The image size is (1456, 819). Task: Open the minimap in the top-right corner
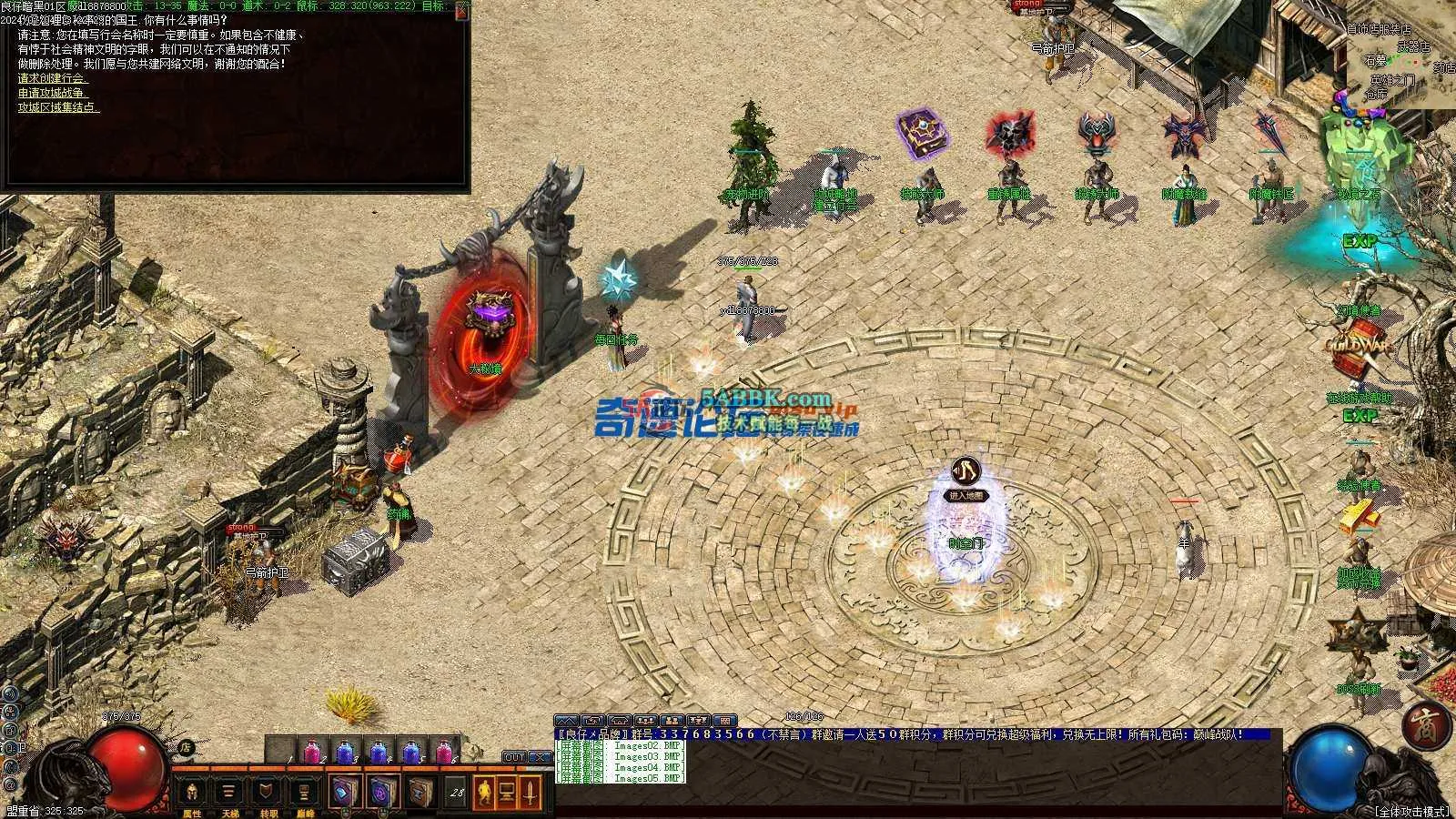click(1401, 55)
